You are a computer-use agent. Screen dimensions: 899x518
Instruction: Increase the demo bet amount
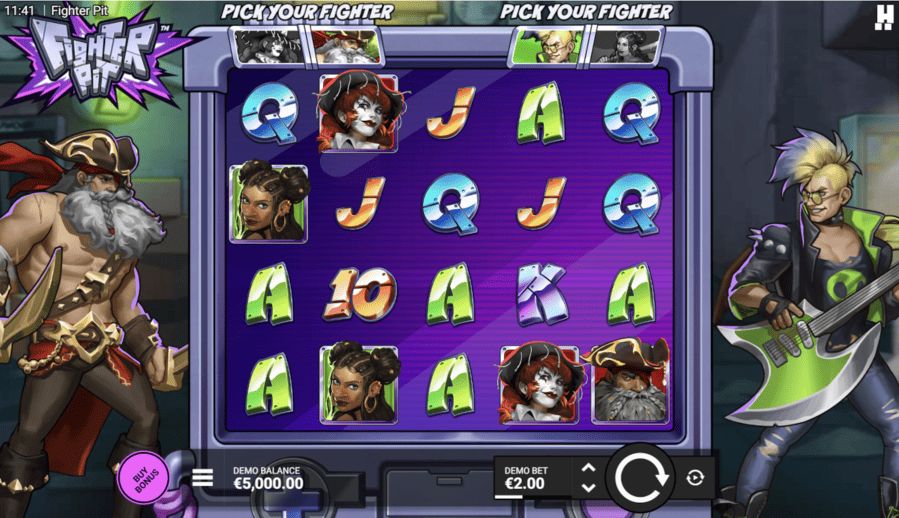tap(588, 468)
